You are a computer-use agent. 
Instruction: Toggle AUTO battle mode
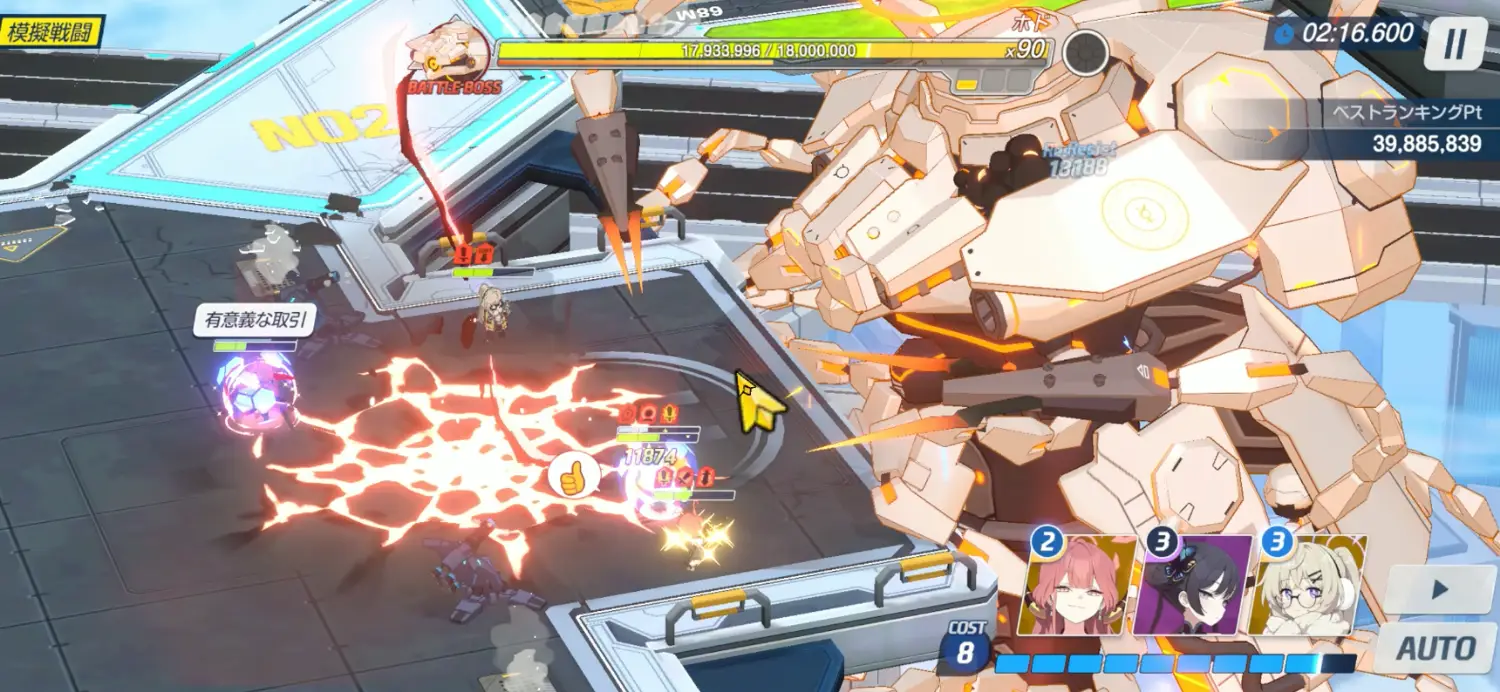click(x=1436, y=647)
